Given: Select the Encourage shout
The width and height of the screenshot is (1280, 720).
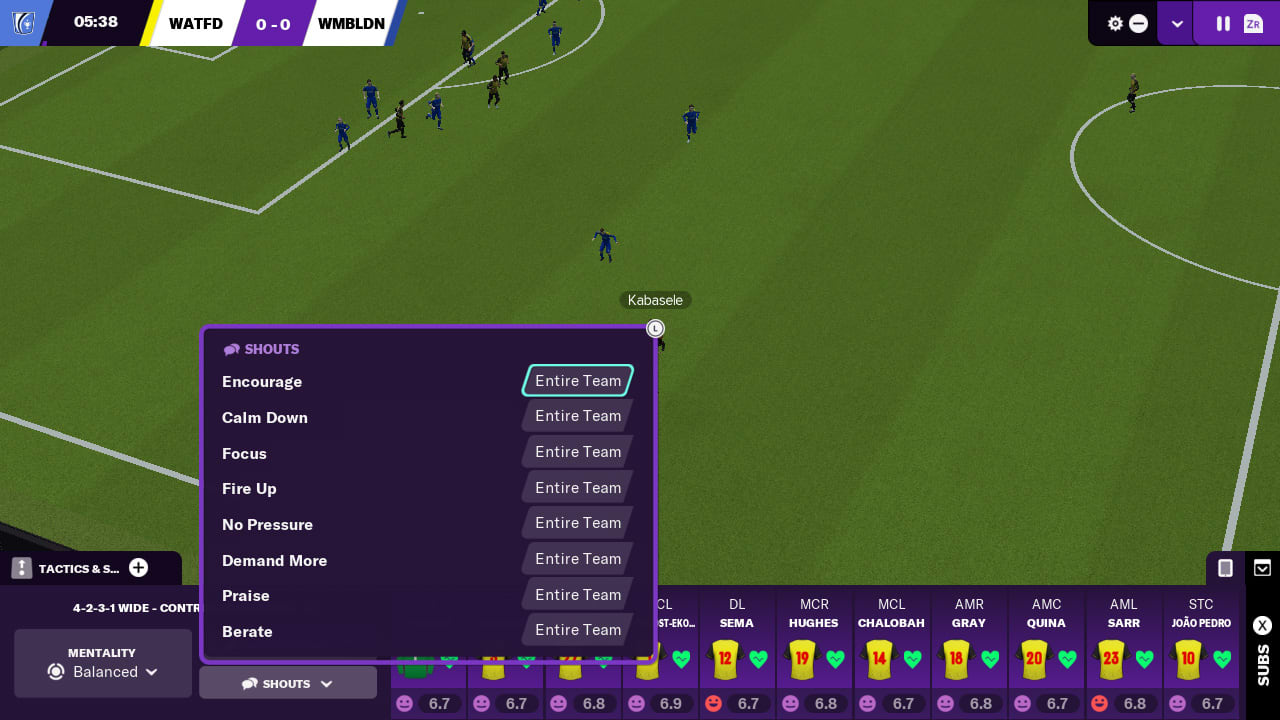Looking at the screenshot, I should [x=577, y=381].
